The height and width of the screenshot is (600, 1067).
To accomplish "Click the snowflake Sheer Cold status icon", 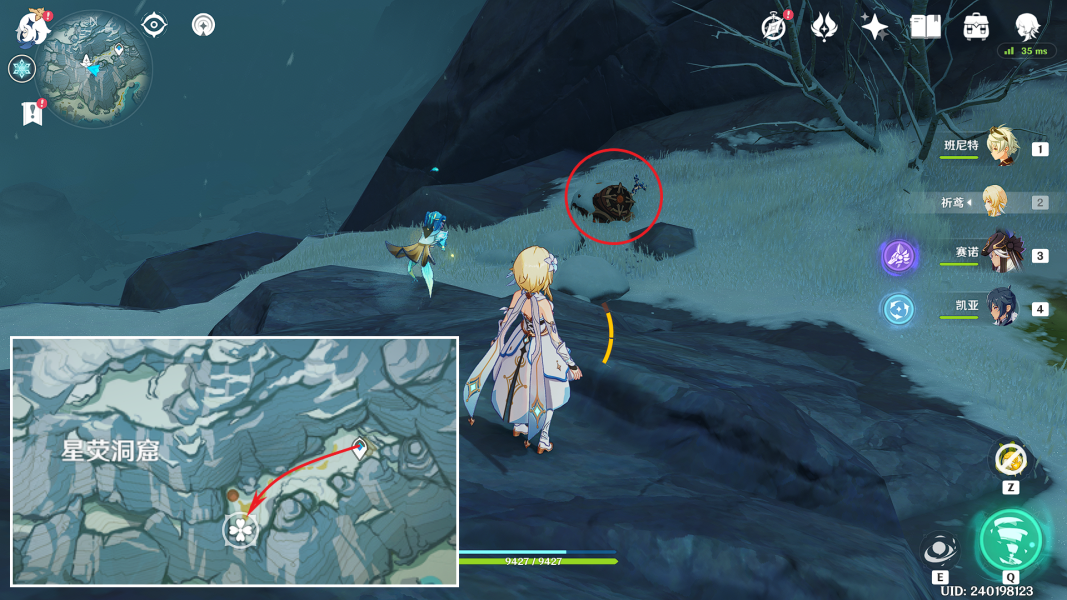I will pos(22,69).
